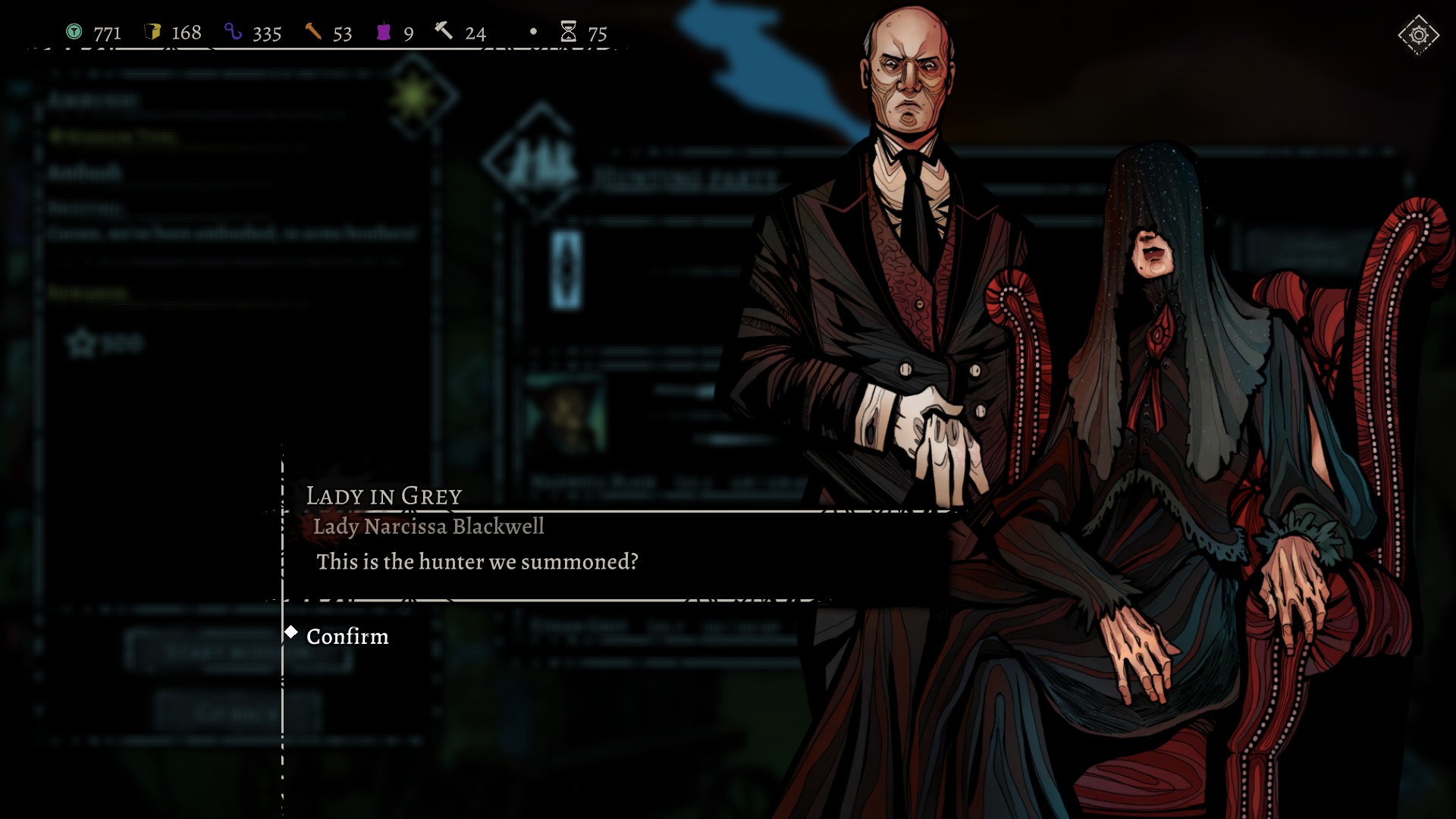Choose the Confirm dialogue option
The height and width of the screenshot is (819, 1456).
(347, 636)
